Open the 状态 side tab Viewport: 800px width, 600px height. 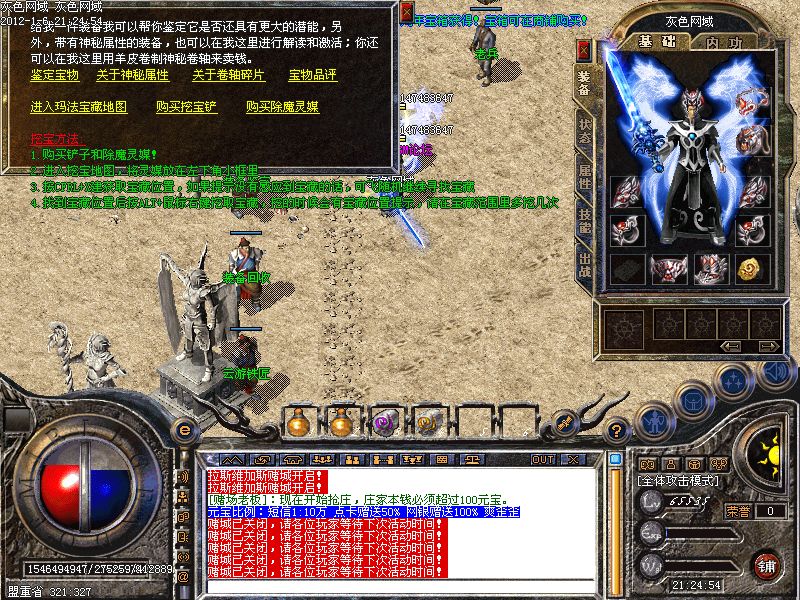(x=585, y=134)
